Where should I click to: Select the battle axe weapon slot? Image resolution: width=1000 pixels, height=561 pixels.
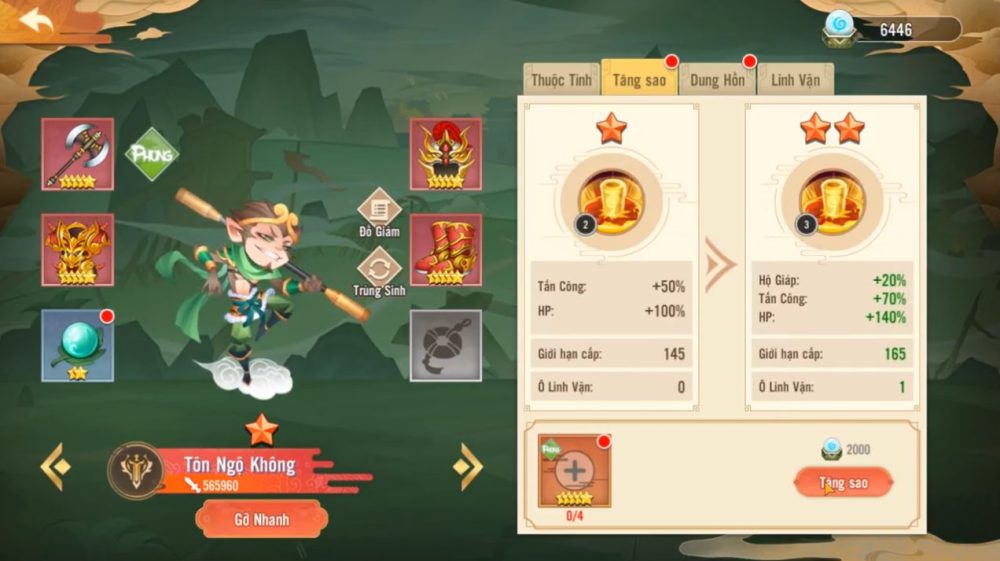click(x=78, y=154)
